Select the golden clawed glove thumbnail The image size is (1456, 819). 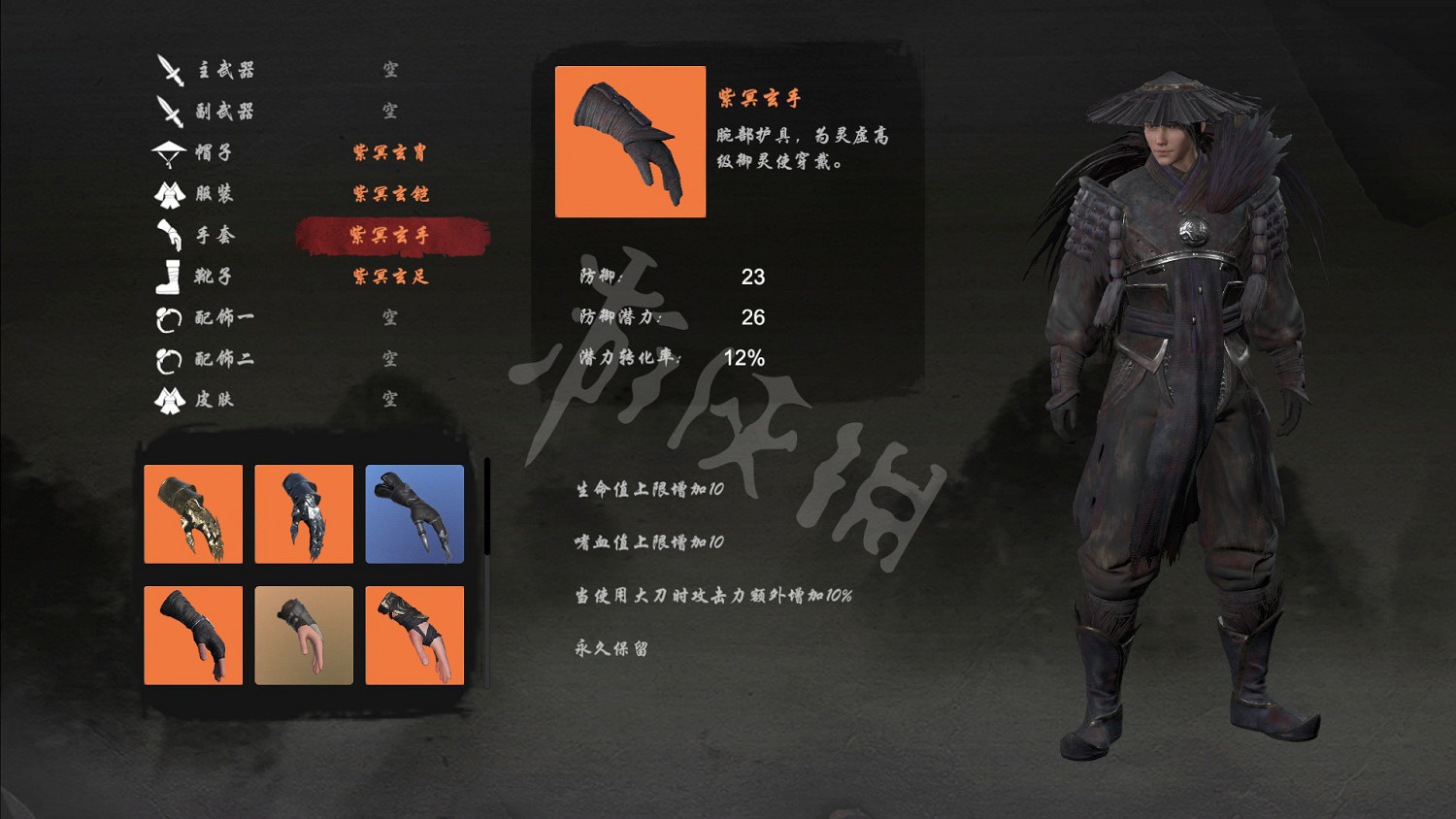(x=193, y=515)
